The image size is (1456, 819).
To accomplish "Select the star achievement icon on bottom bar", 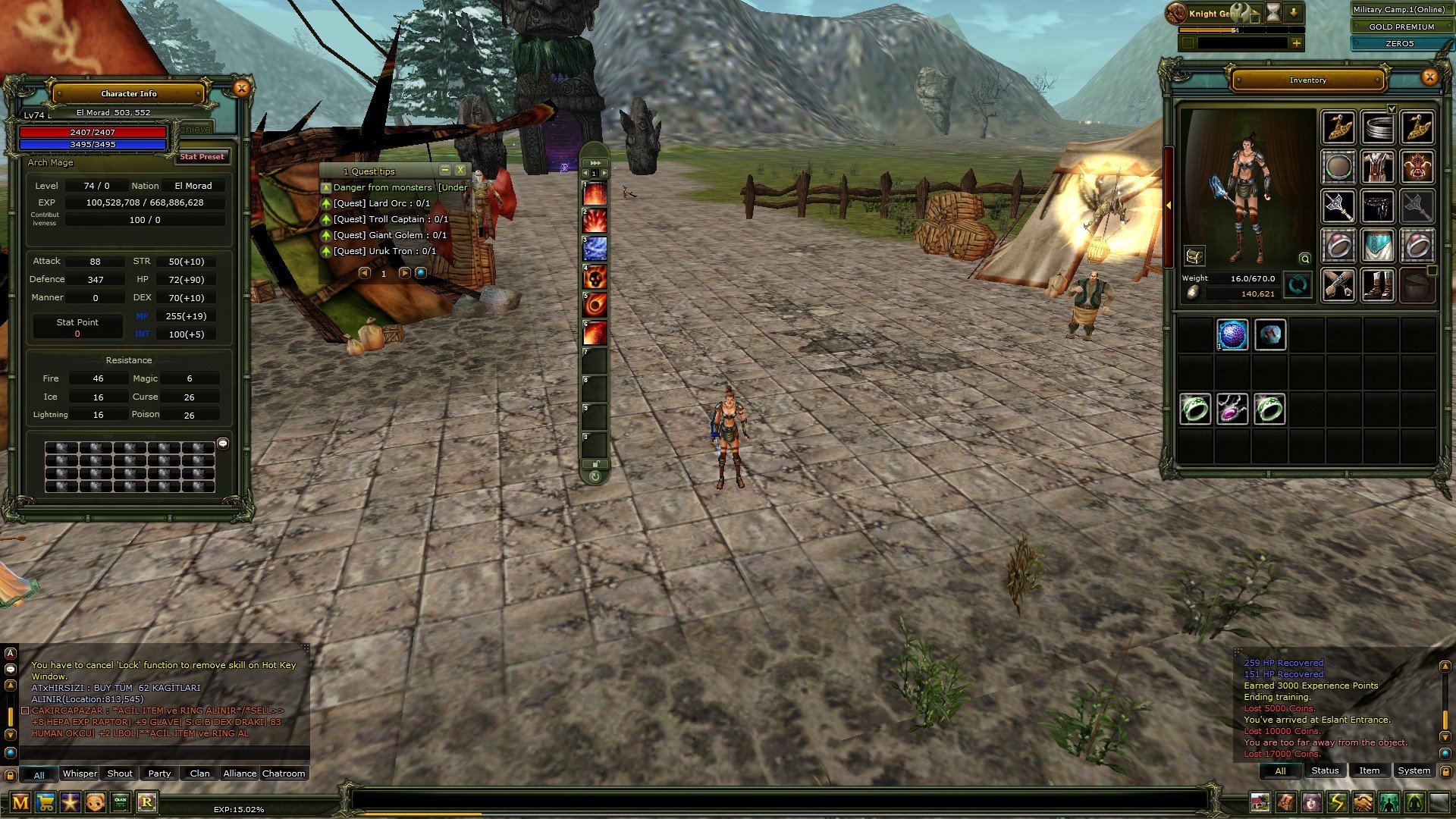I will pyautogui.click(x=71, y=801).
